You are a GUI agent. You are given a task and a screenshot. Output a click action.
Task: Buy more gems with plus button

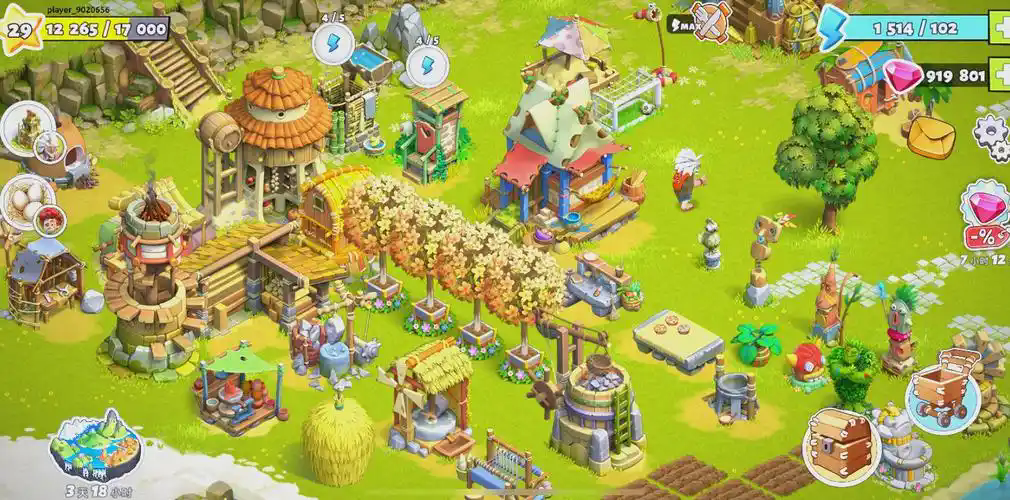pyautogui.click(x=999, y=75)
